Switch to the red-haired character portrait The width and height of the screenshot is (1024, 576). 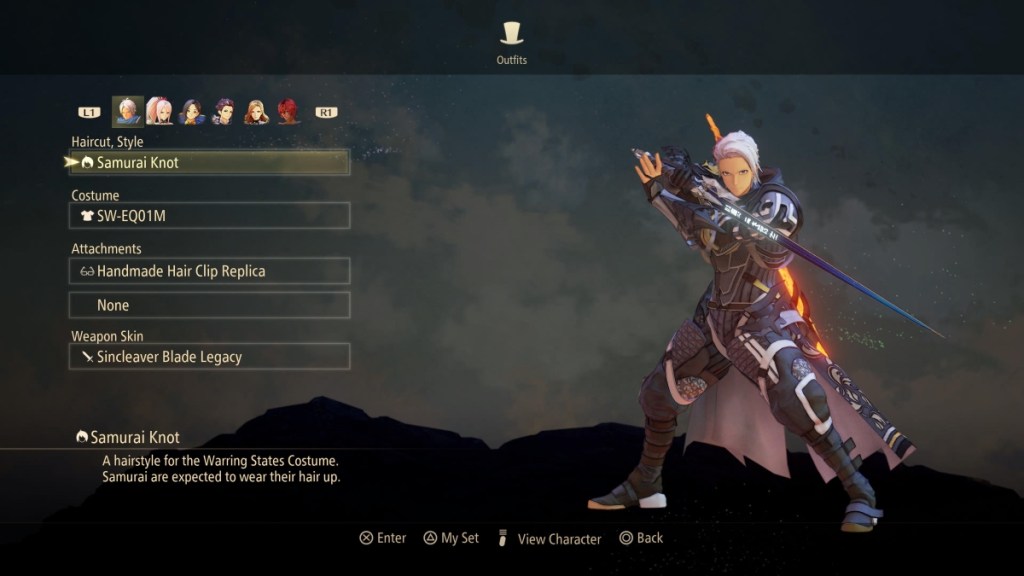(x=288, y=111)
